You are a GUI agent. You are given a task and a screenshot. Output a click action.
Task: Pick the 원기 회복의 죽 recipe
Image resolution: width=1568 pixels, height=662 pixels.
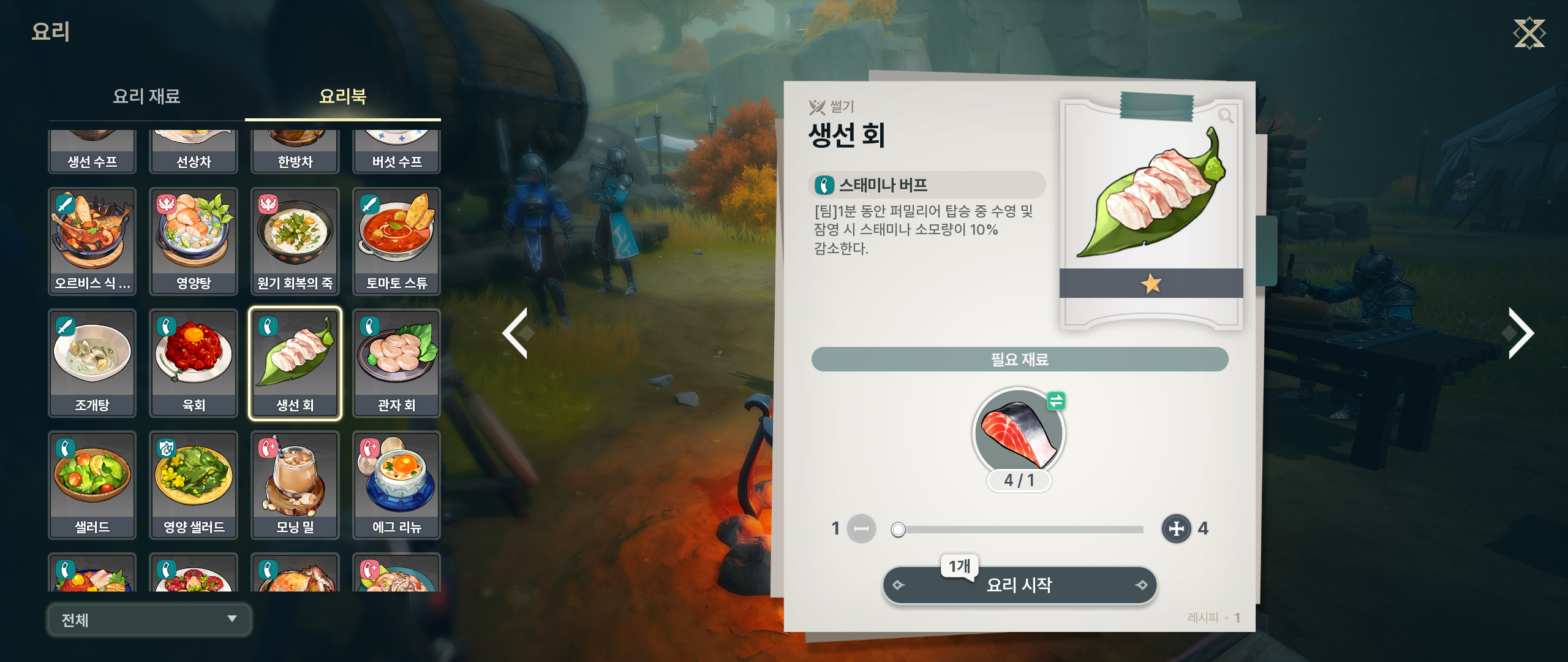coord(295,241)
